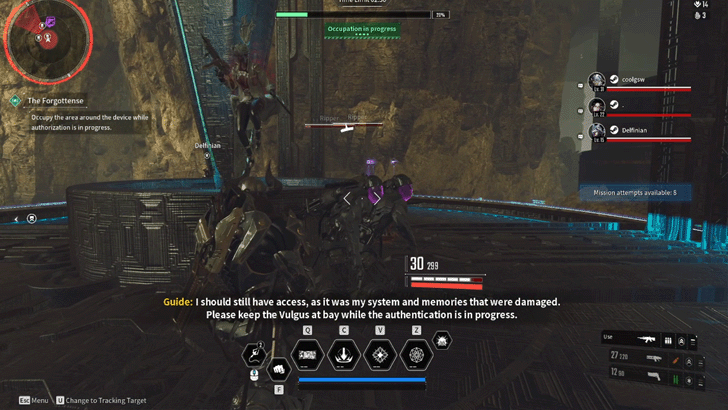This screenshot has width=728, height=410.
Task: Activate the four-point star skill
Action: click(380, 354)
